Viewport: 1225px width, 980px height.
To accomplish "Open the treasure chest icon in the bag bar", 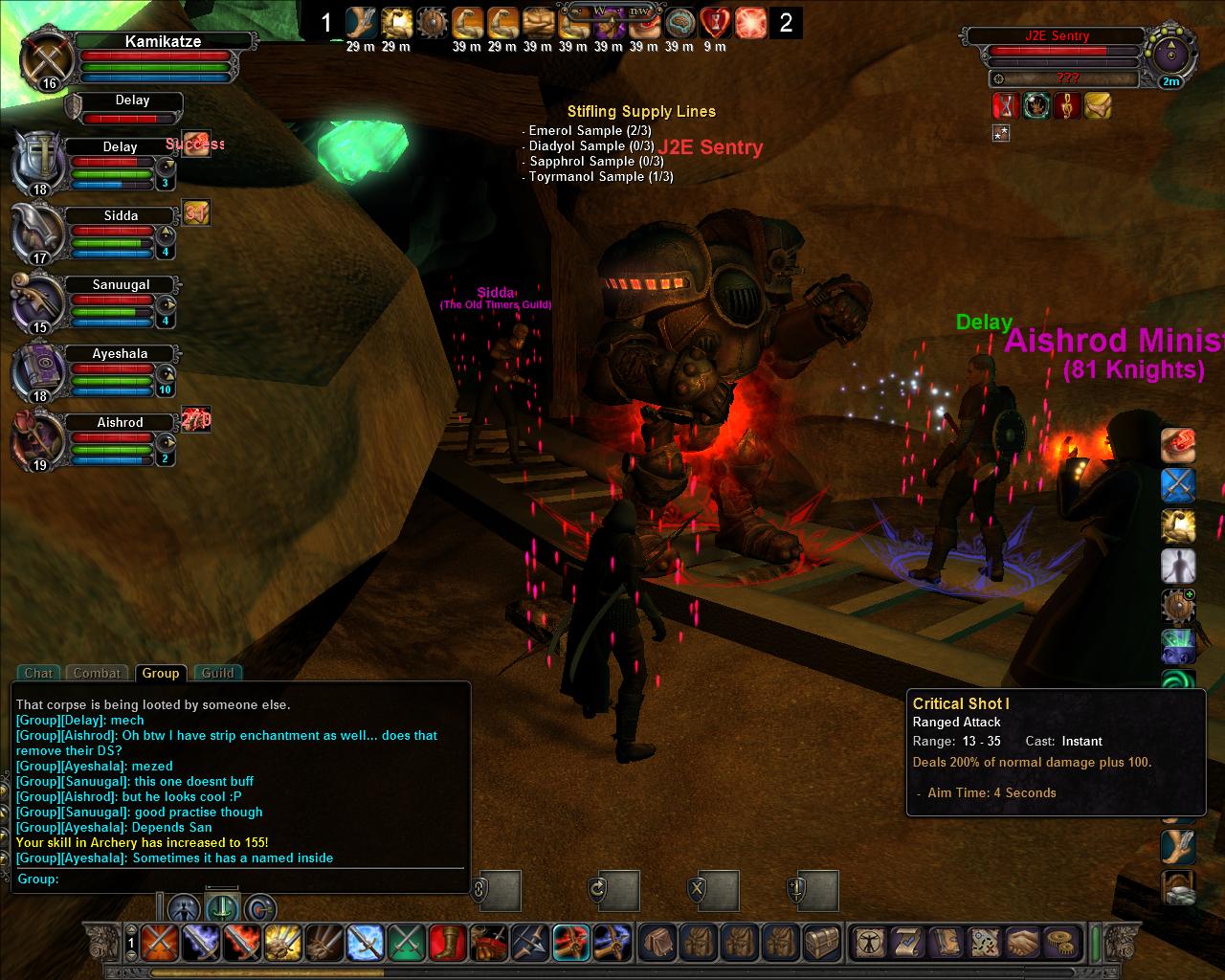I will [821, 943].
